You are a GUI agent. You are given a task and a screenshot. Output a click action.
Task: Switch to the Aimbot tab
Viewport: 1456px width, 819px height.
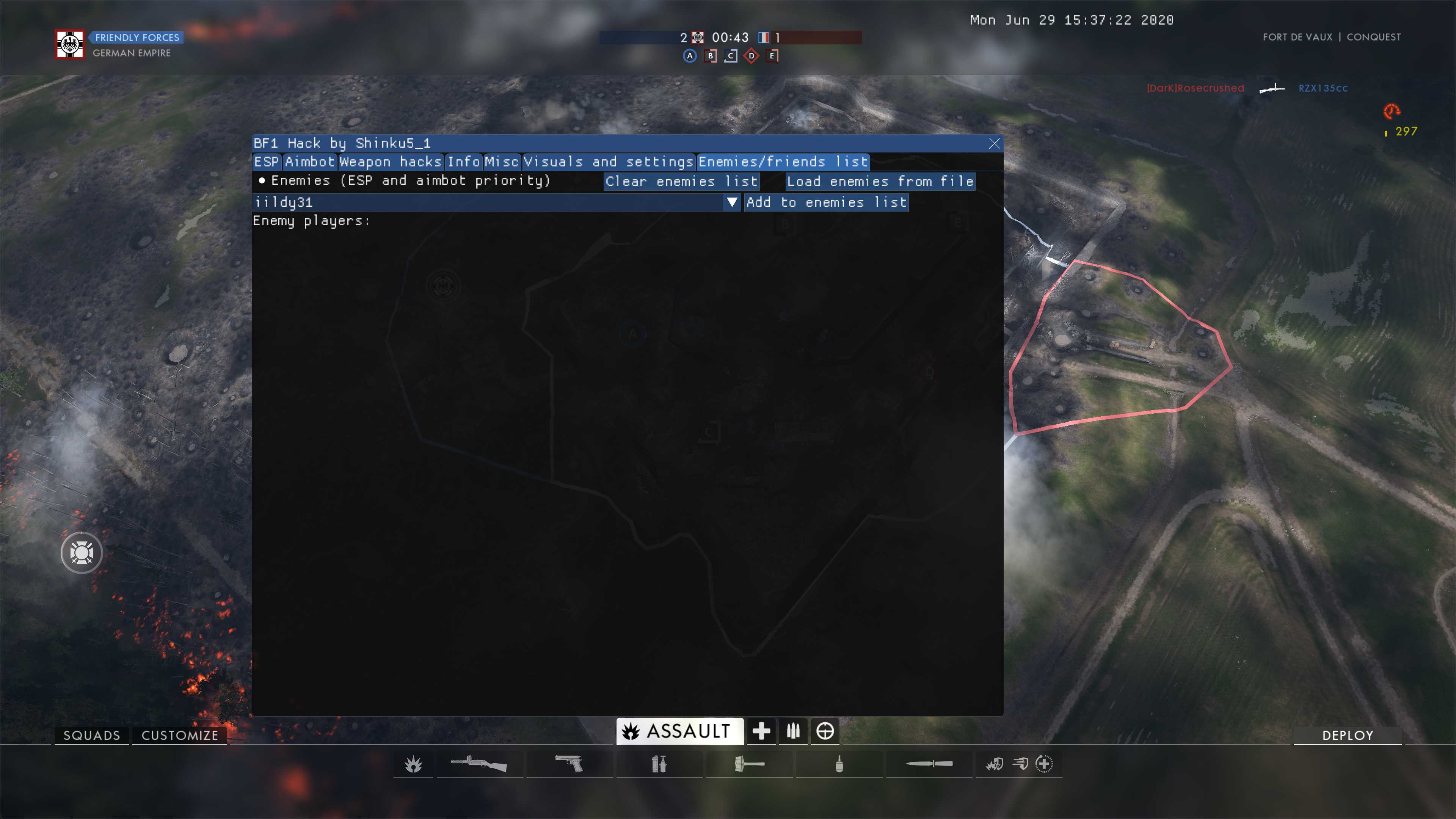310,162
